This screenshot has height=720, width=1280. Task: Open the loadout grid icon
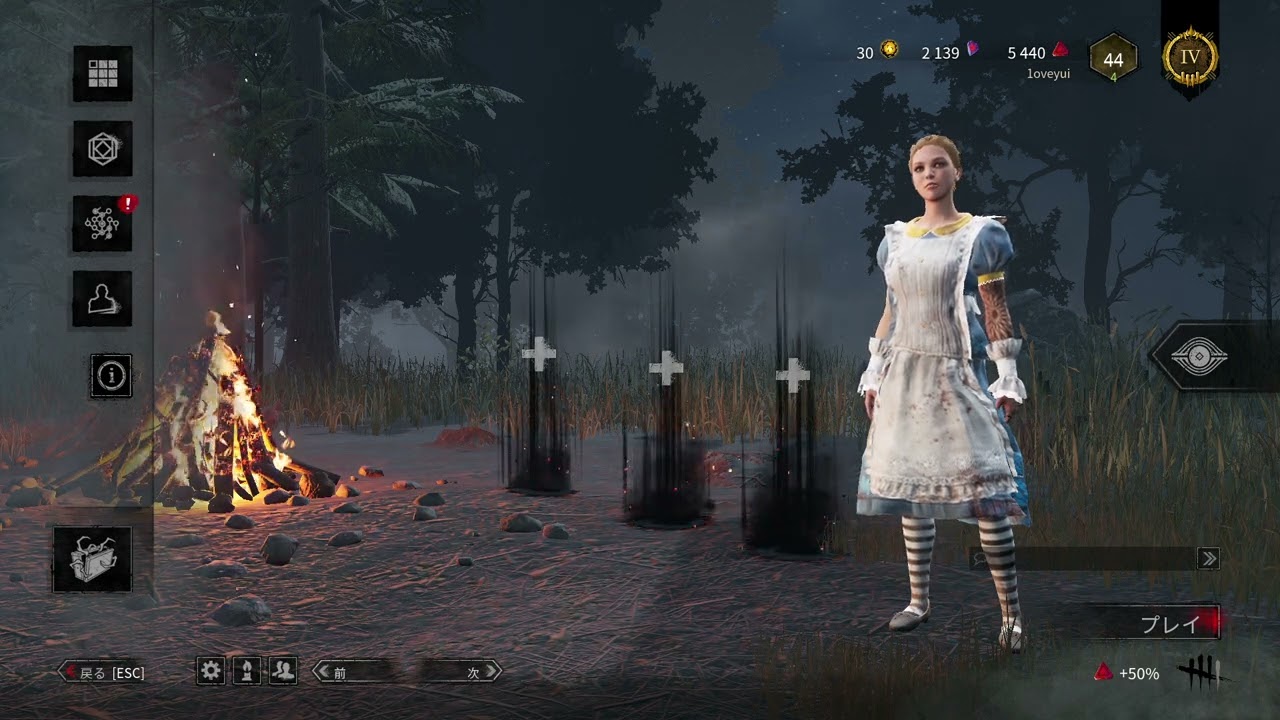click(102, 74)
